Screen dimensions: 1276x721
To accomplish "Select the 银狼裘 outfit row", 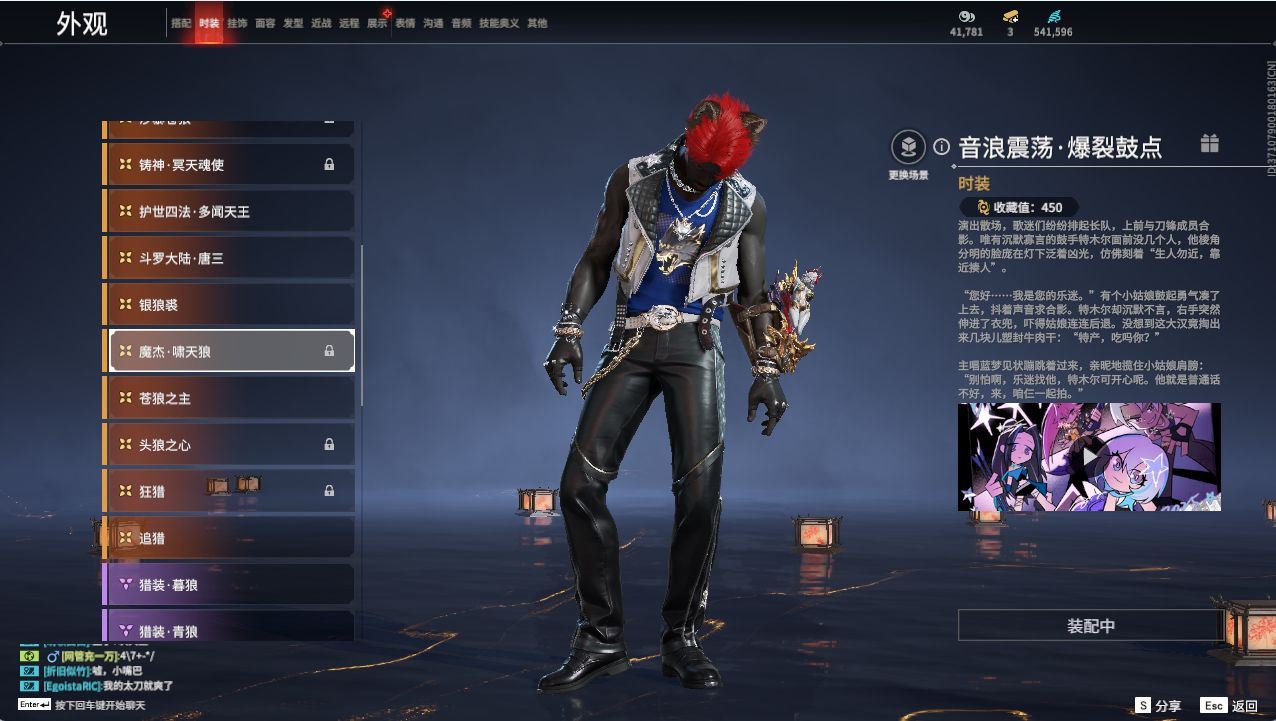I will 230,305.
